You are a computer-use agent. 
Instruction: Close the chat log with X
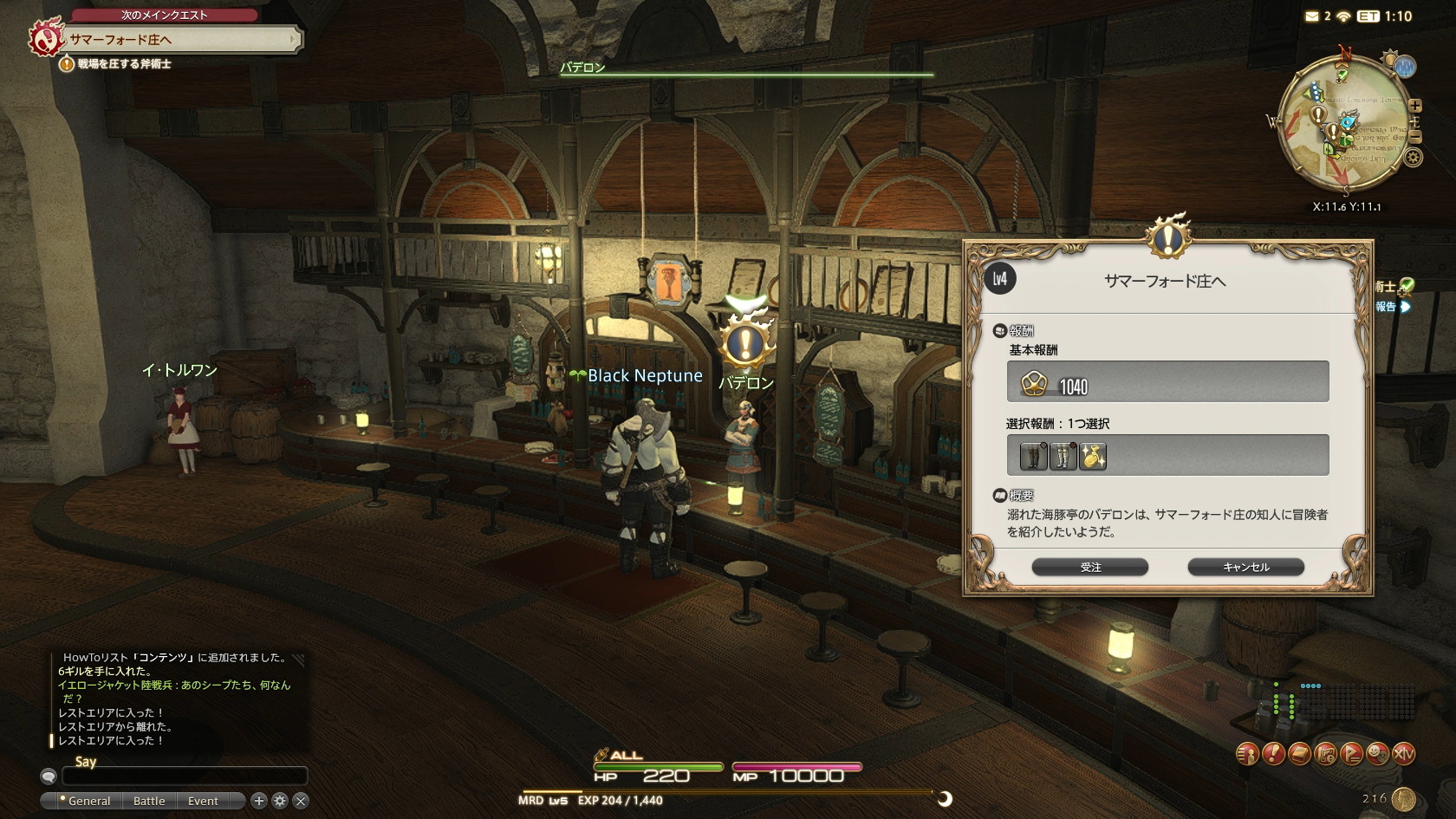tap(301, 801)
